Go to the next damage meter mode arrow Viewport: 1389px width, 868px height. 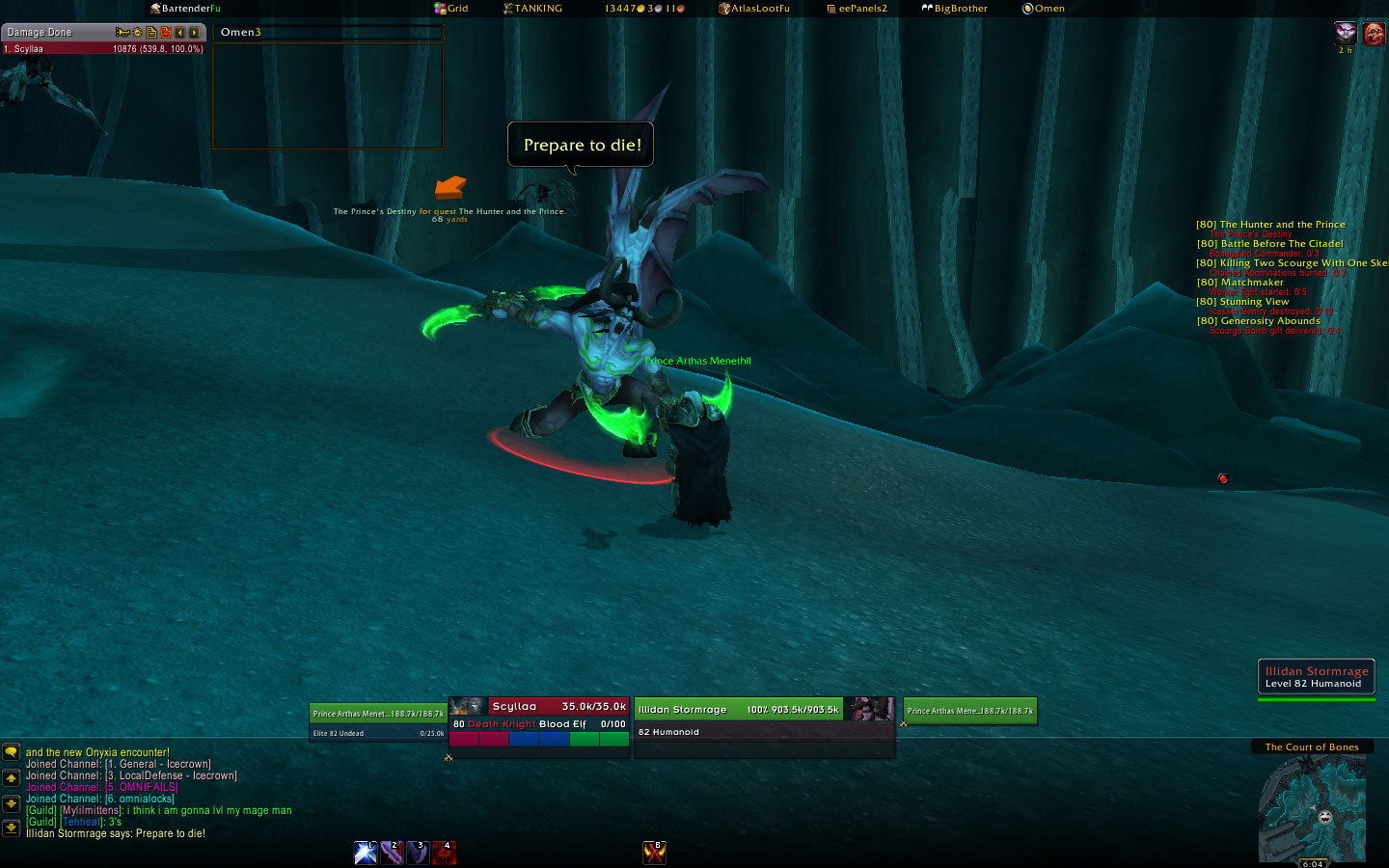coord(194,33)
